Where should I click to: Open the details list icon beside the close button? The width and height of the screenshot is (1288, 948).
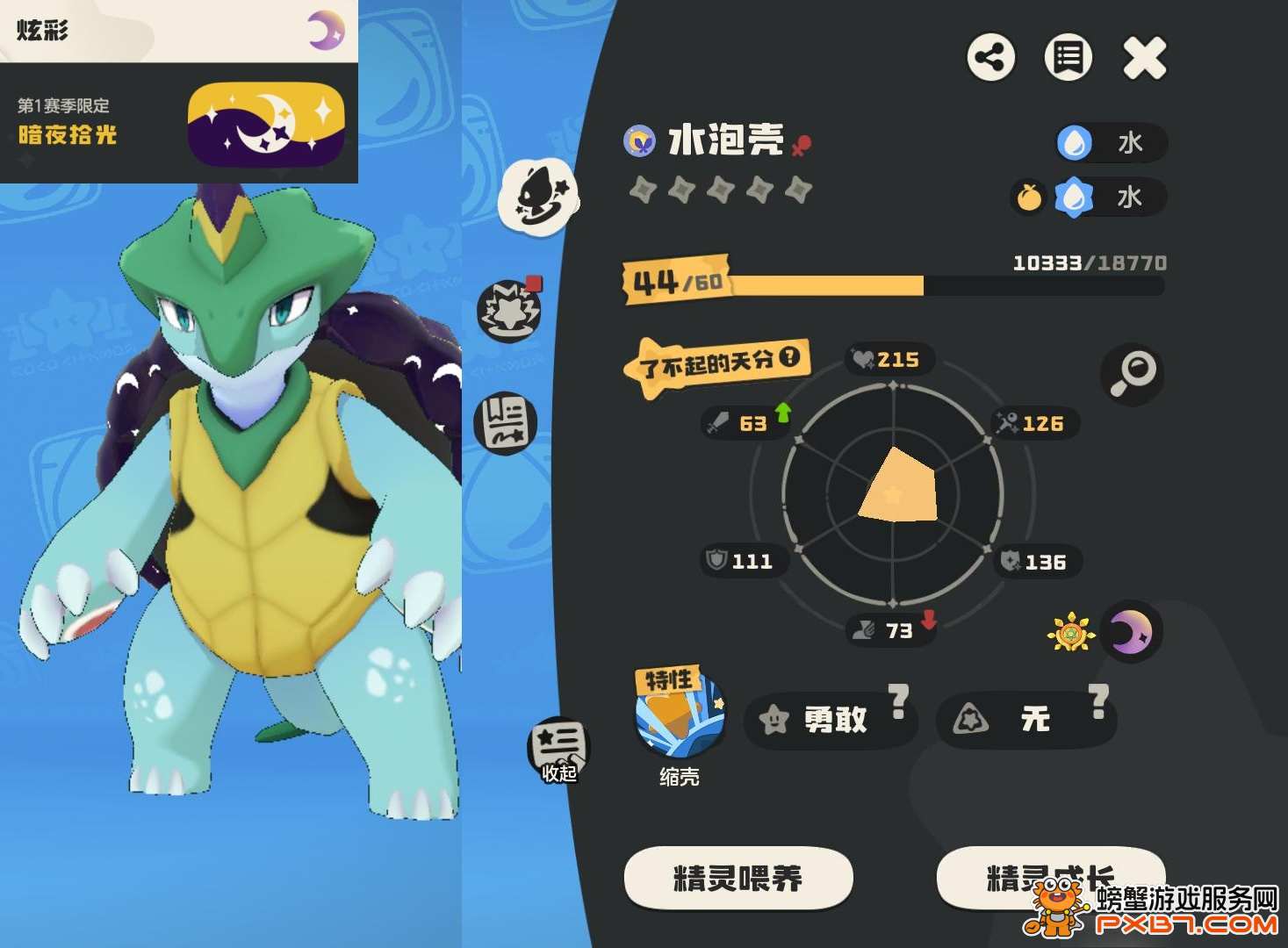click(x=1068, y=57)
